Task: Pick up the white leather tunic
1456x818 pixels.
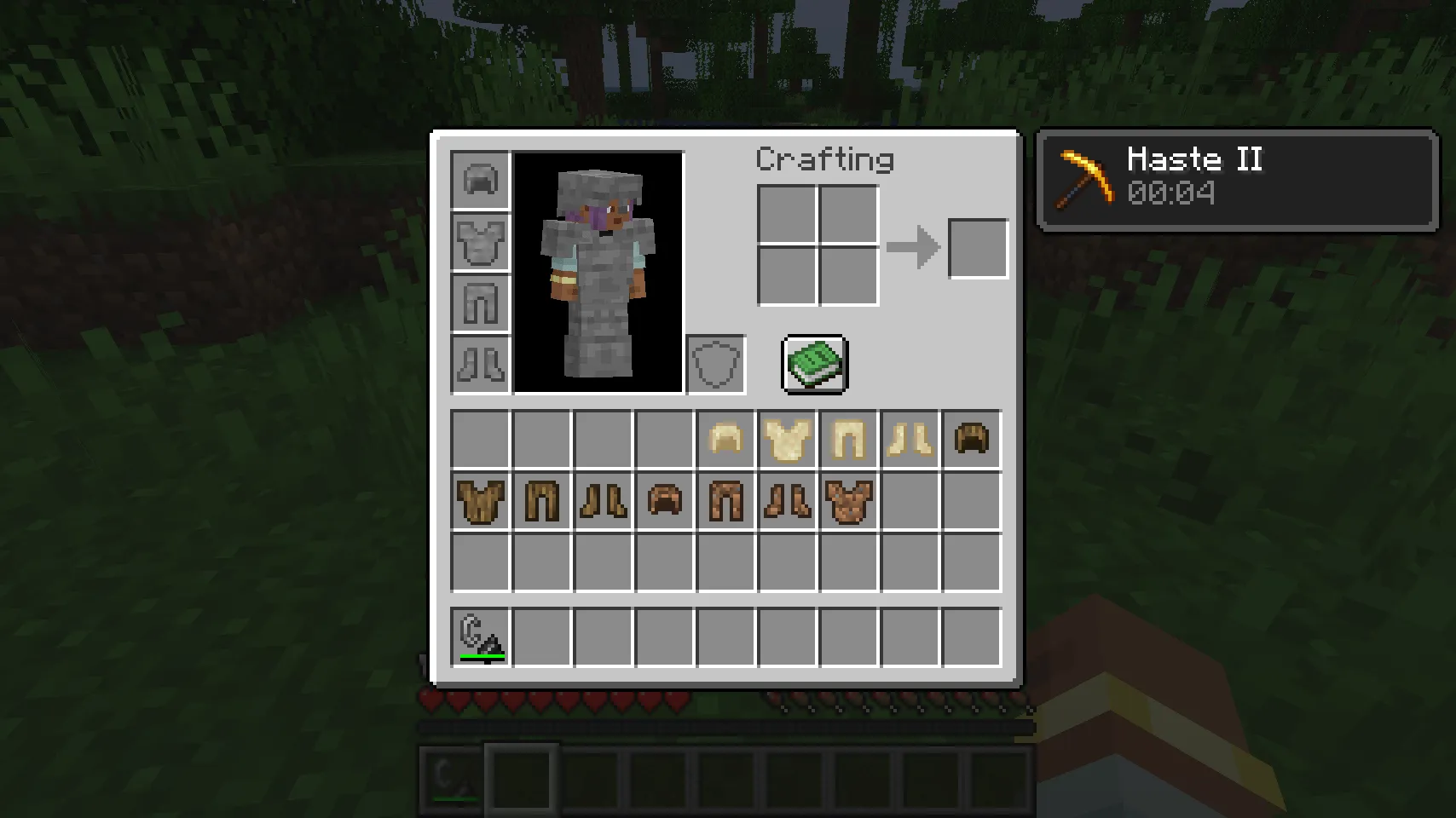Action: [x=787, y=439]
